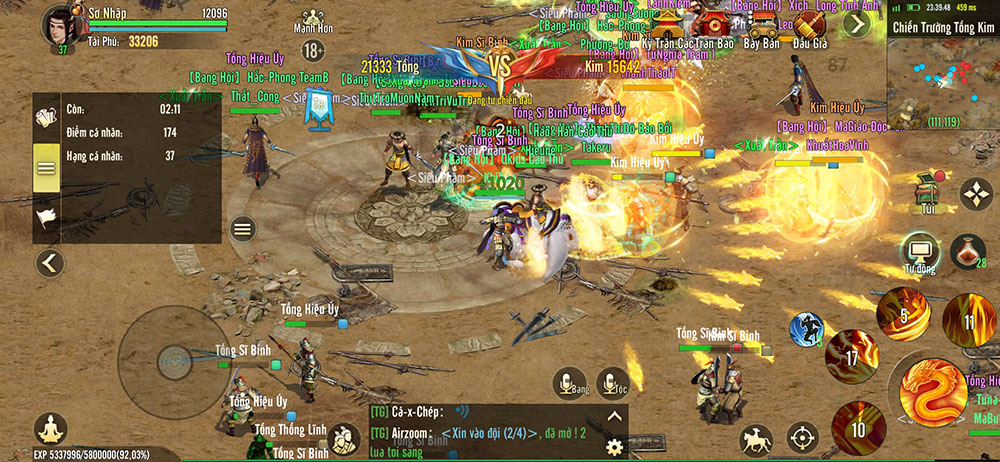Screen dimensions: 1000x462
Task: Open chat settings gear
Action: 614,446
